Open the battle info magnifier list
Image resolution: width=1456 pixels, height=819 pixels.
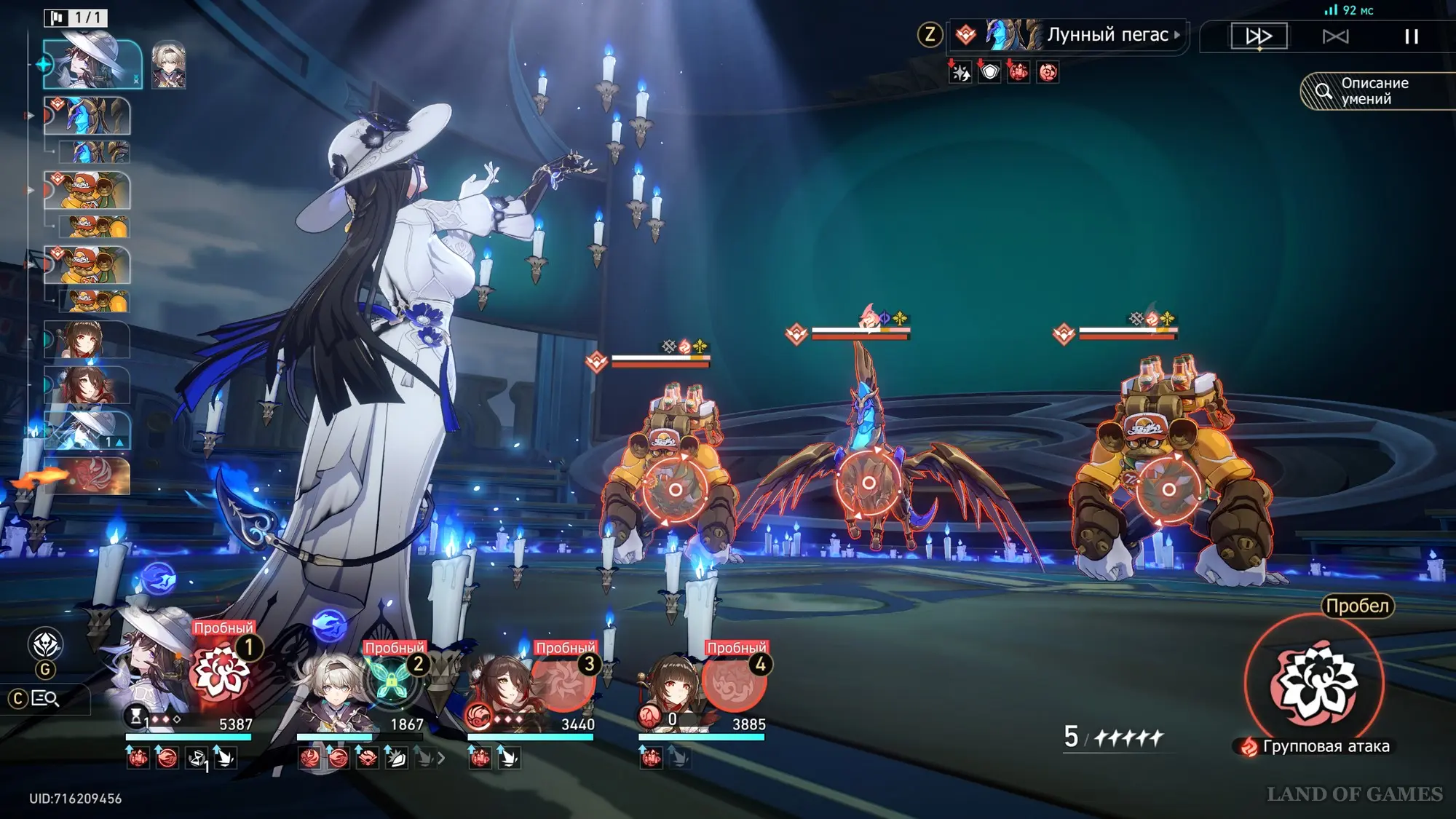45,699
